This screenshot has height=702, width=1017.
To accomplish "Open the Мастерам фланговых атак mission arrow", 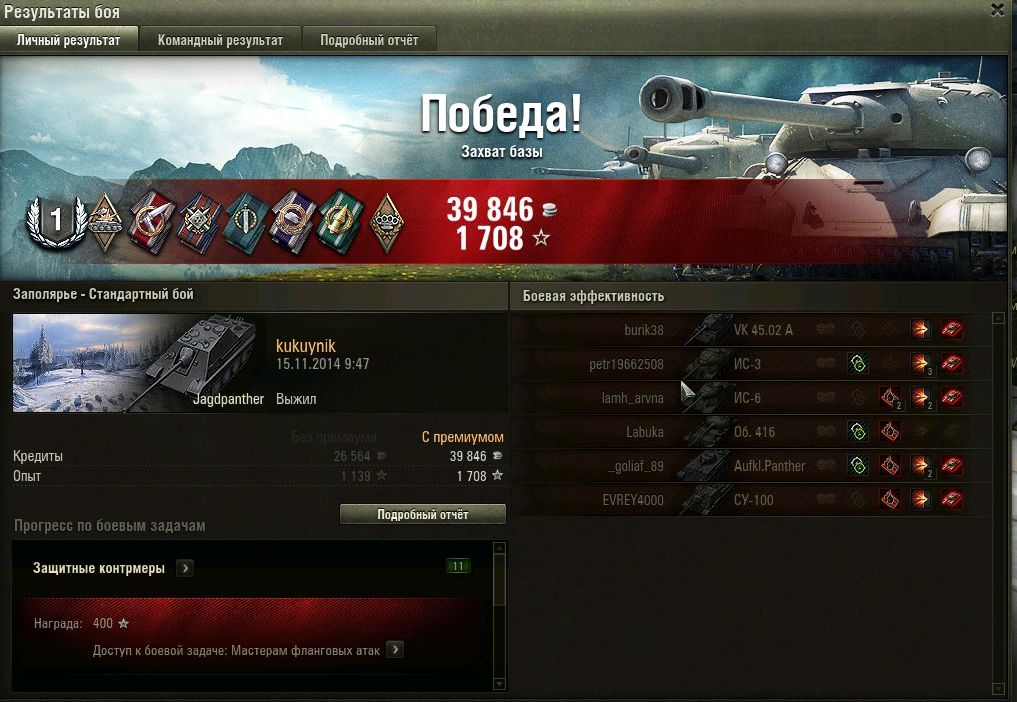I will click(x=395, y=650).
